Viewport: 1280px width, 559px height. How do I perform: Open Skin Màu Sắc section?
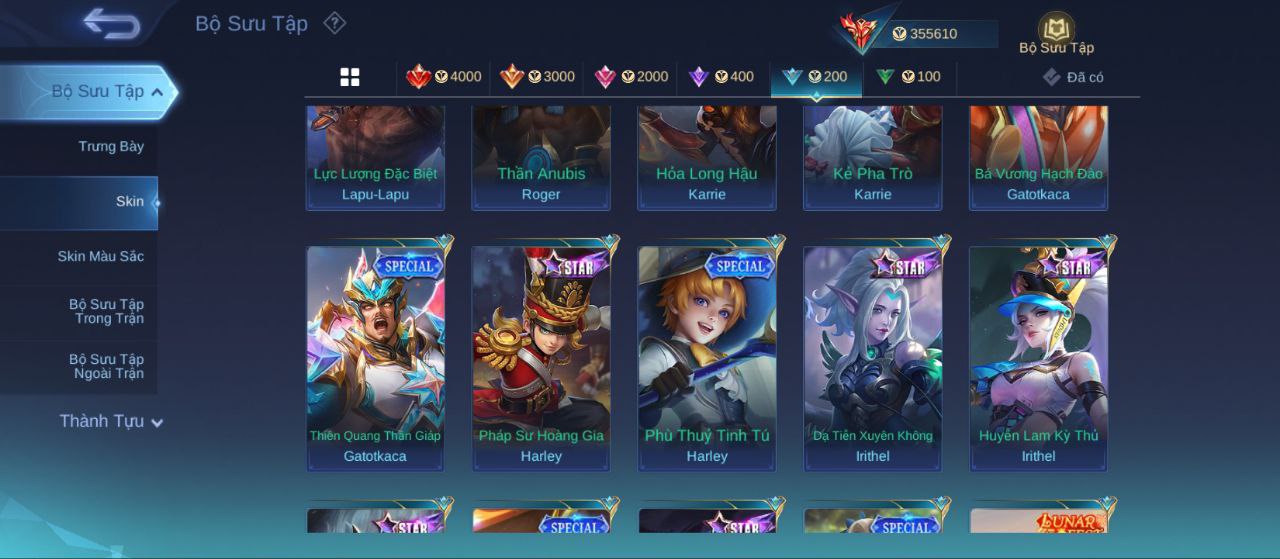[100, 257]
